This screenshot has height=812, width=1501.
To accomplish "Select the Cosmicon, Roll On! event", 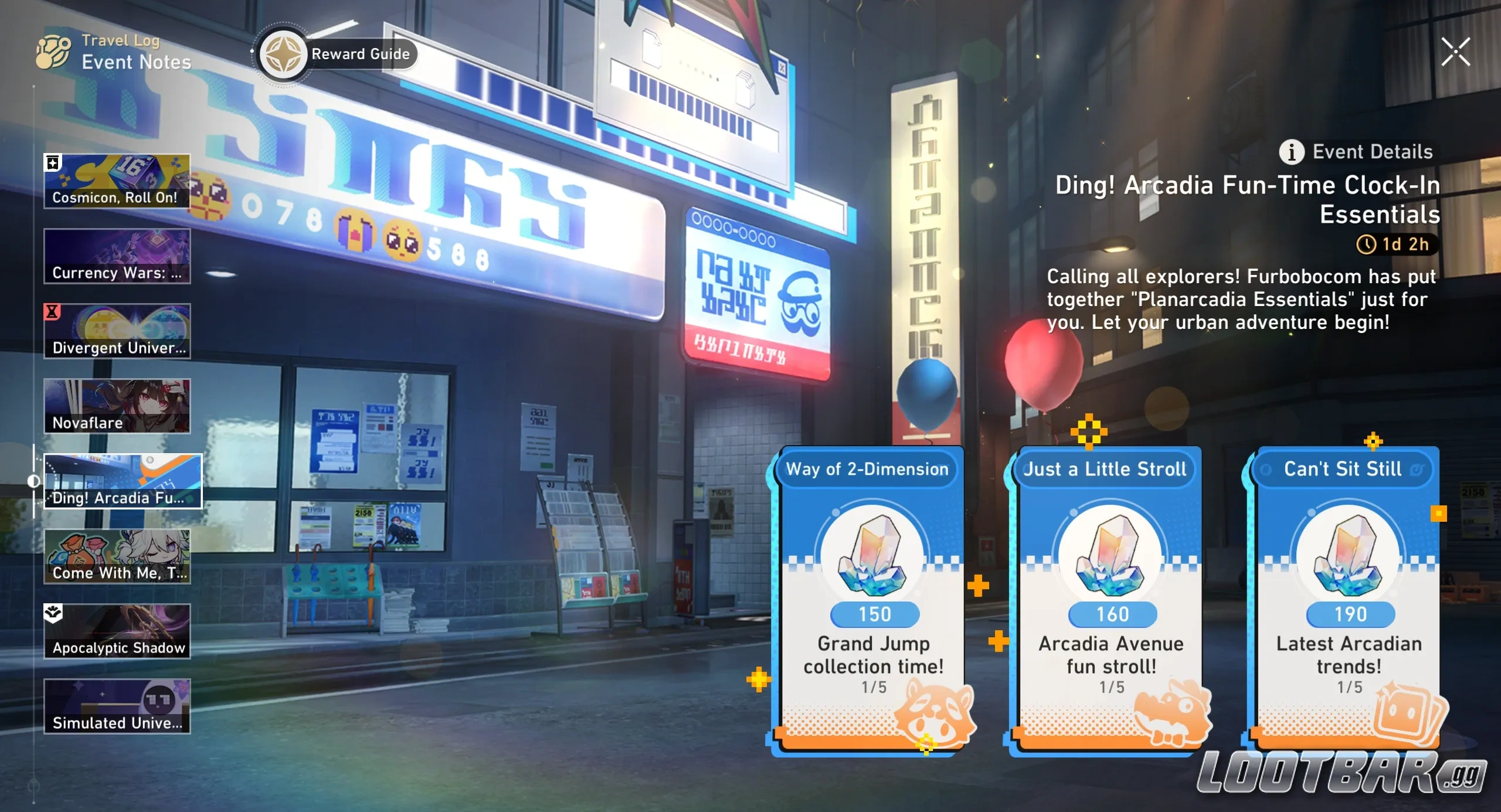I will point(117,181).
